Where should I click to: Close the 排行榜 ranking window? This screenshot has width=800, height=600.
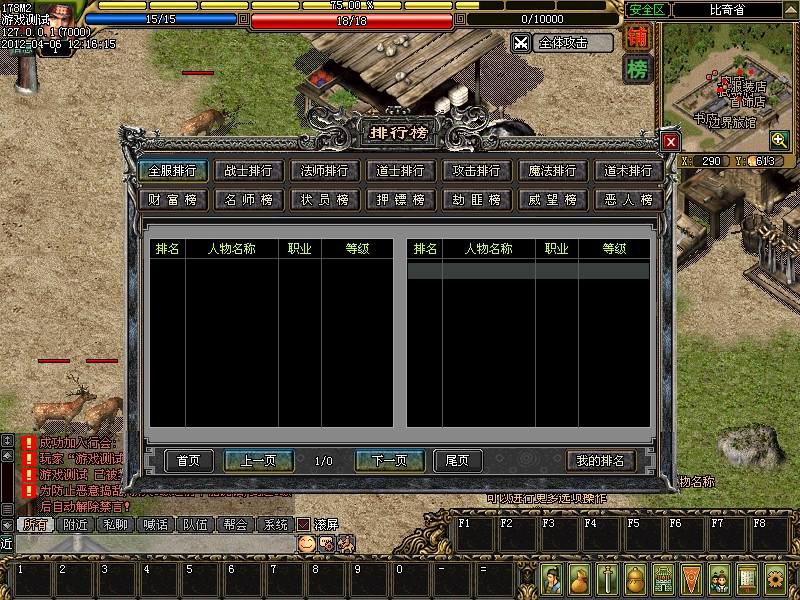point(670,142)
